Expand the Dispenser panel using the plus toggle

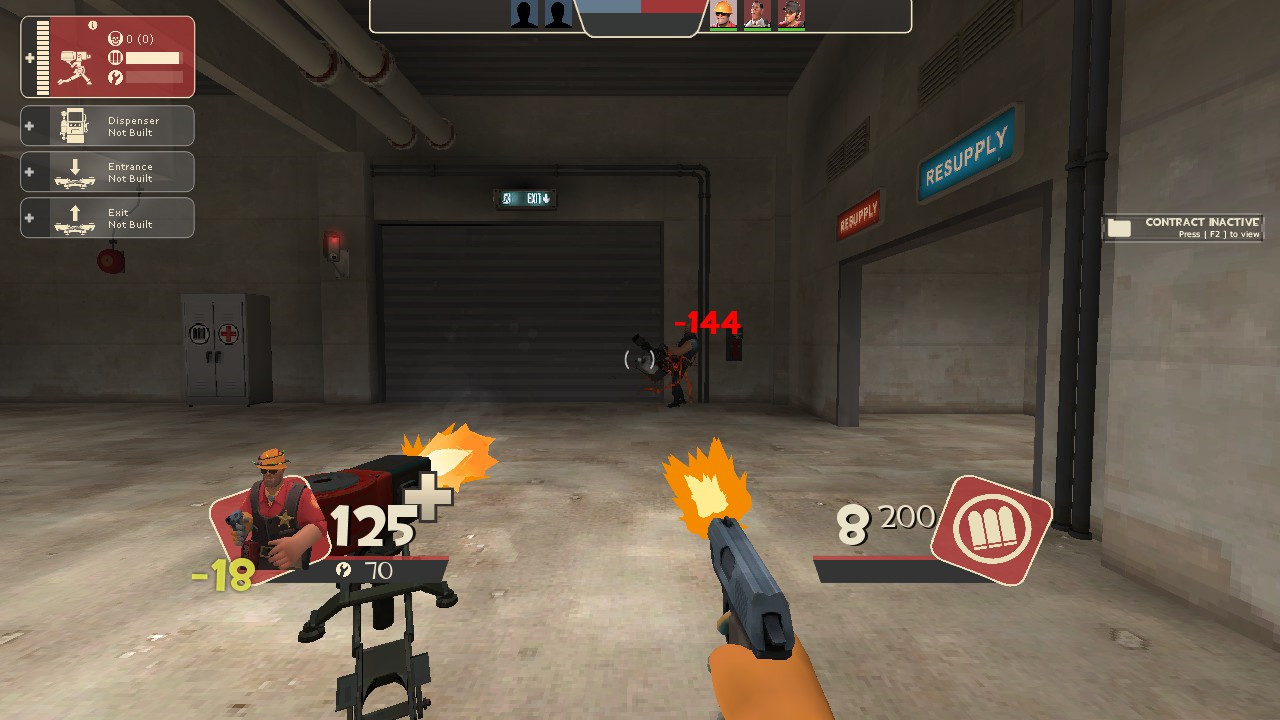point(28,126)
